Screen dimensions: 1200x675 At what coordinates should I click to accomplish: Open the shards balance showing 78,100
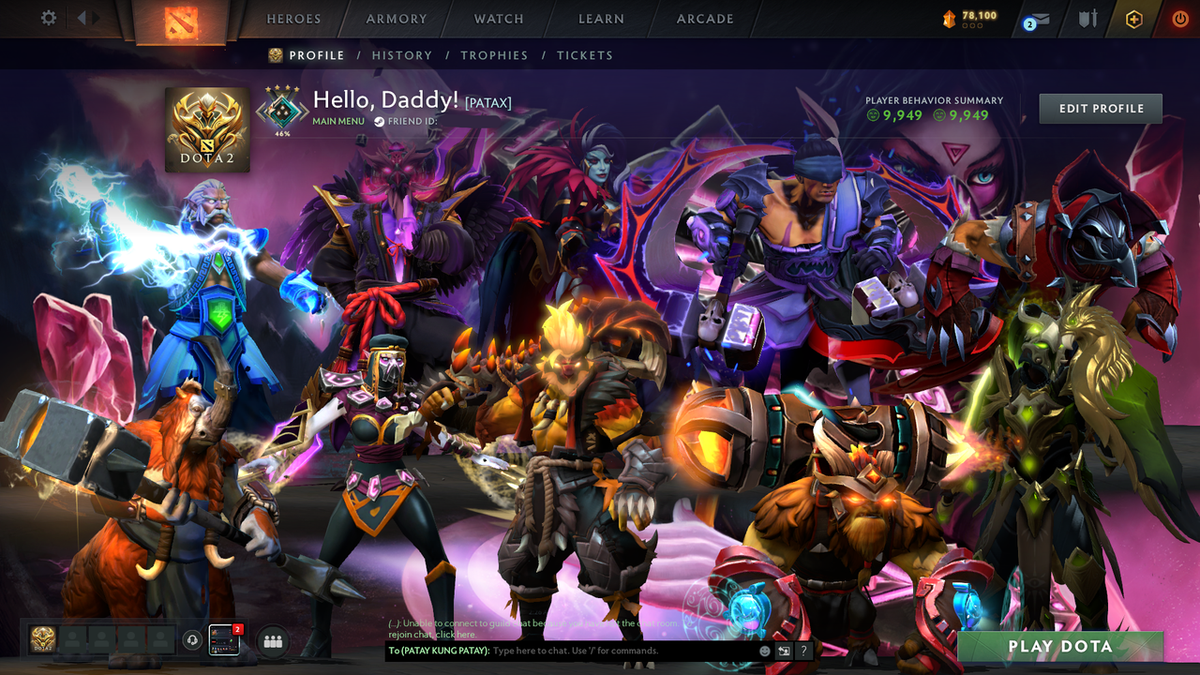pyautogui.click(x=969, y=18)
